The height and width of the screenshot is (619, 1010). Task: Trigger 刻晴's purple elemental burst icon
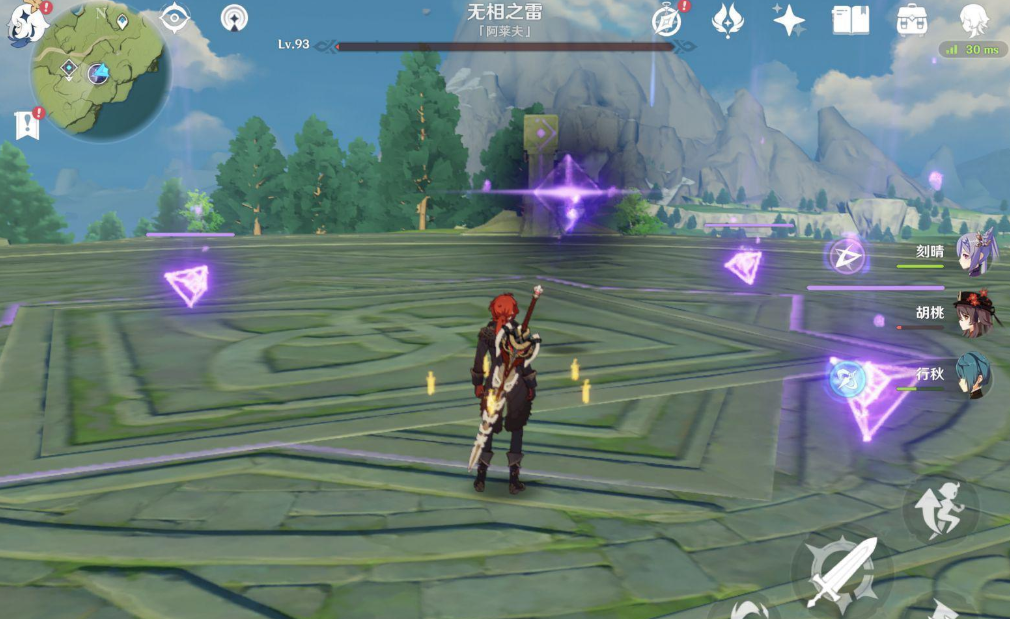click(847, 257)
